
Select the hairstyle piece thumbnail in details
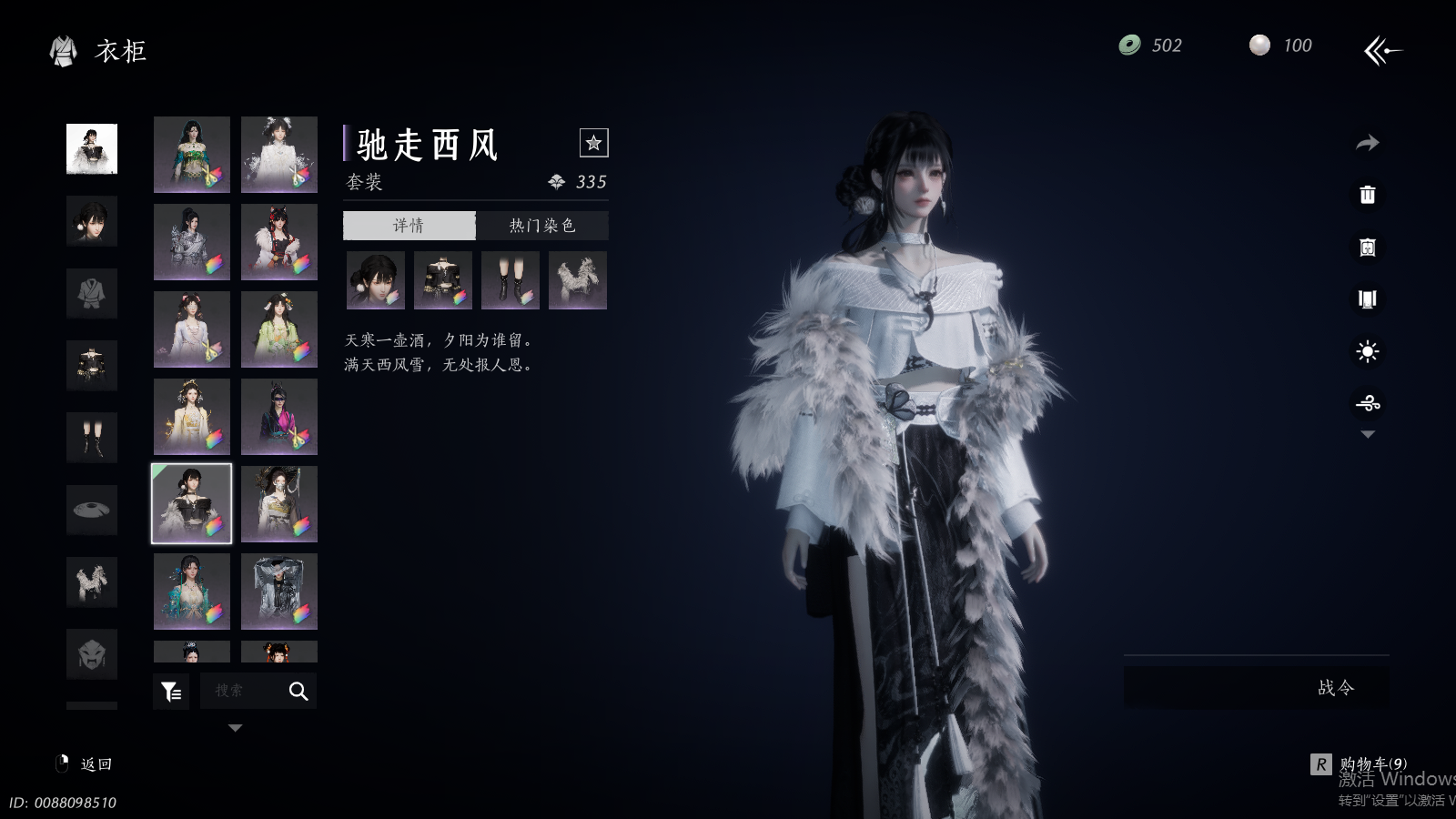click(x=375, y=280)
